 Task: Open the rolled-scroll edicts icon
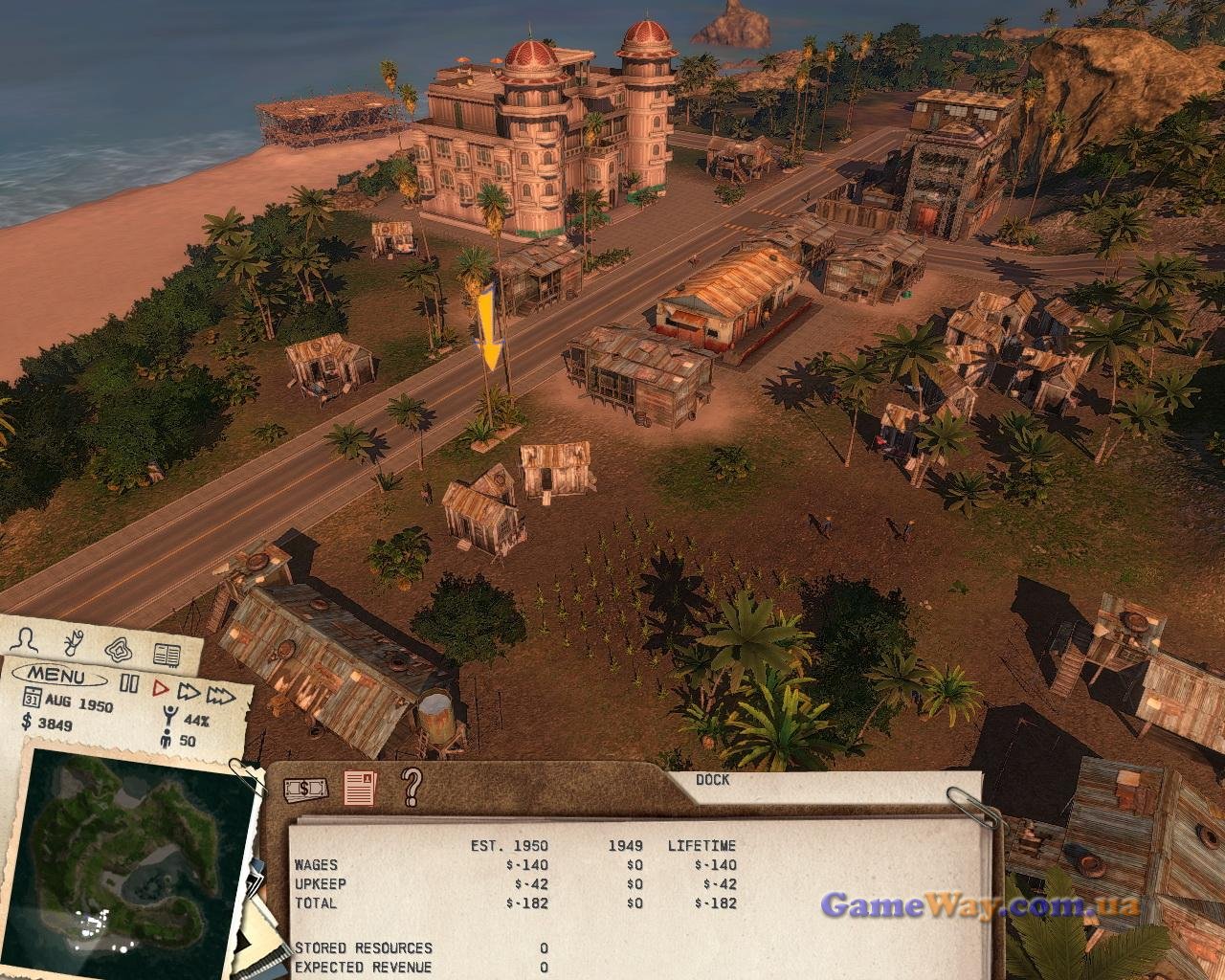point(74,640)
